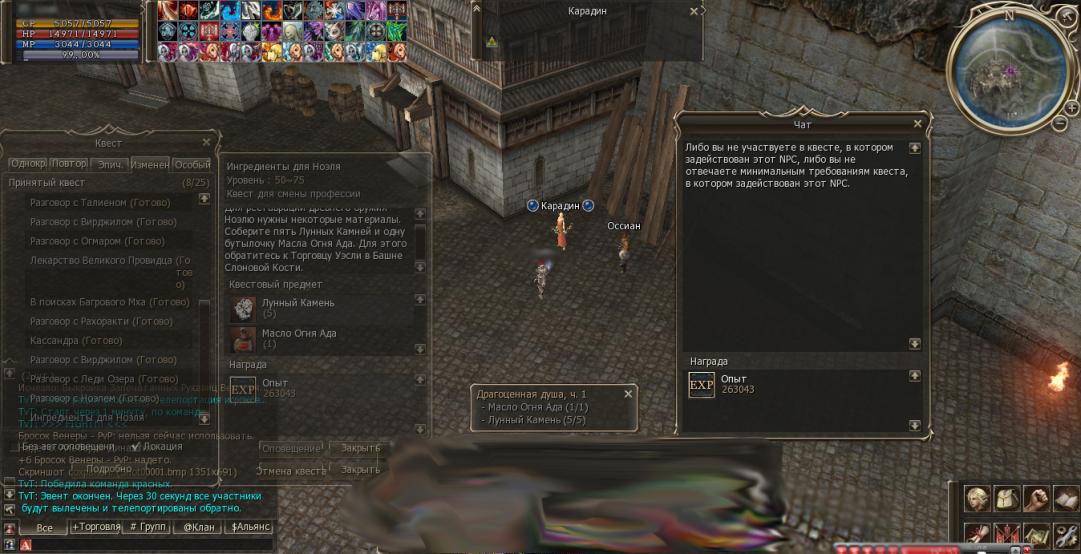Select quest Кассандра (Готово) in the list
1081x554 pixels.
coord(76,341)
